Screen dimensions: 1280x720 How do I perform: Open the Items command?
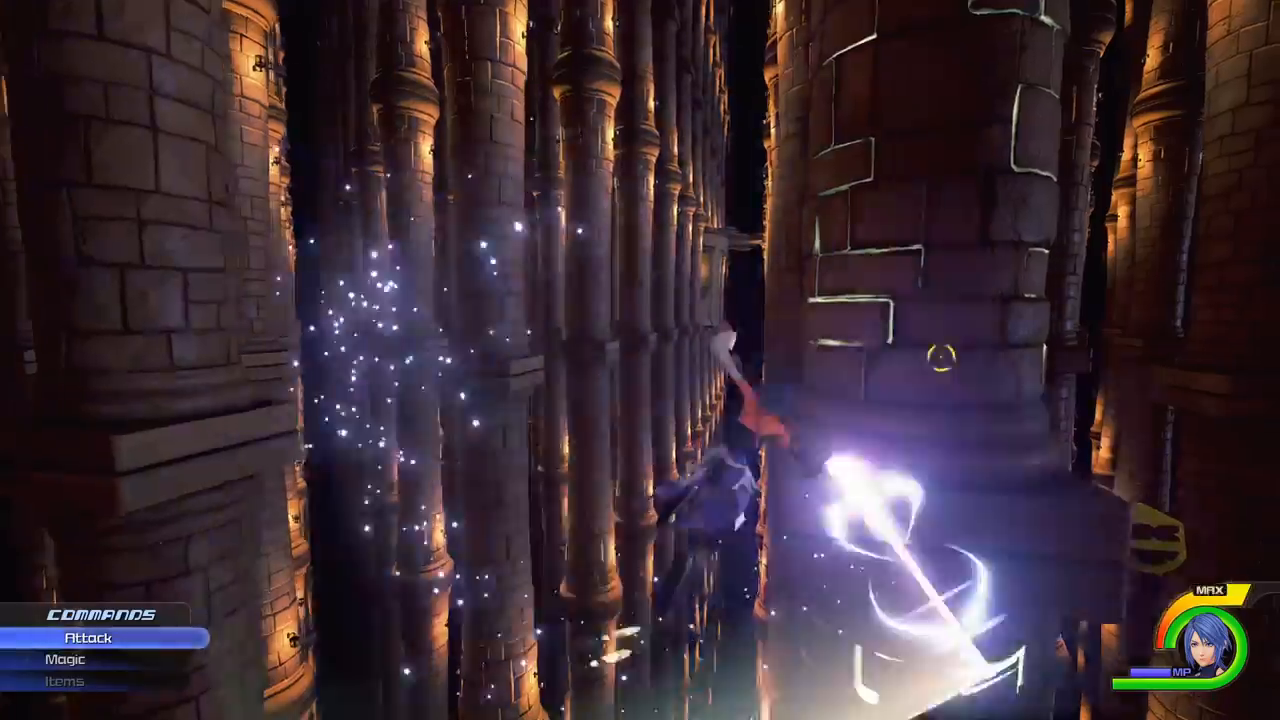click(x=64, y=682)
